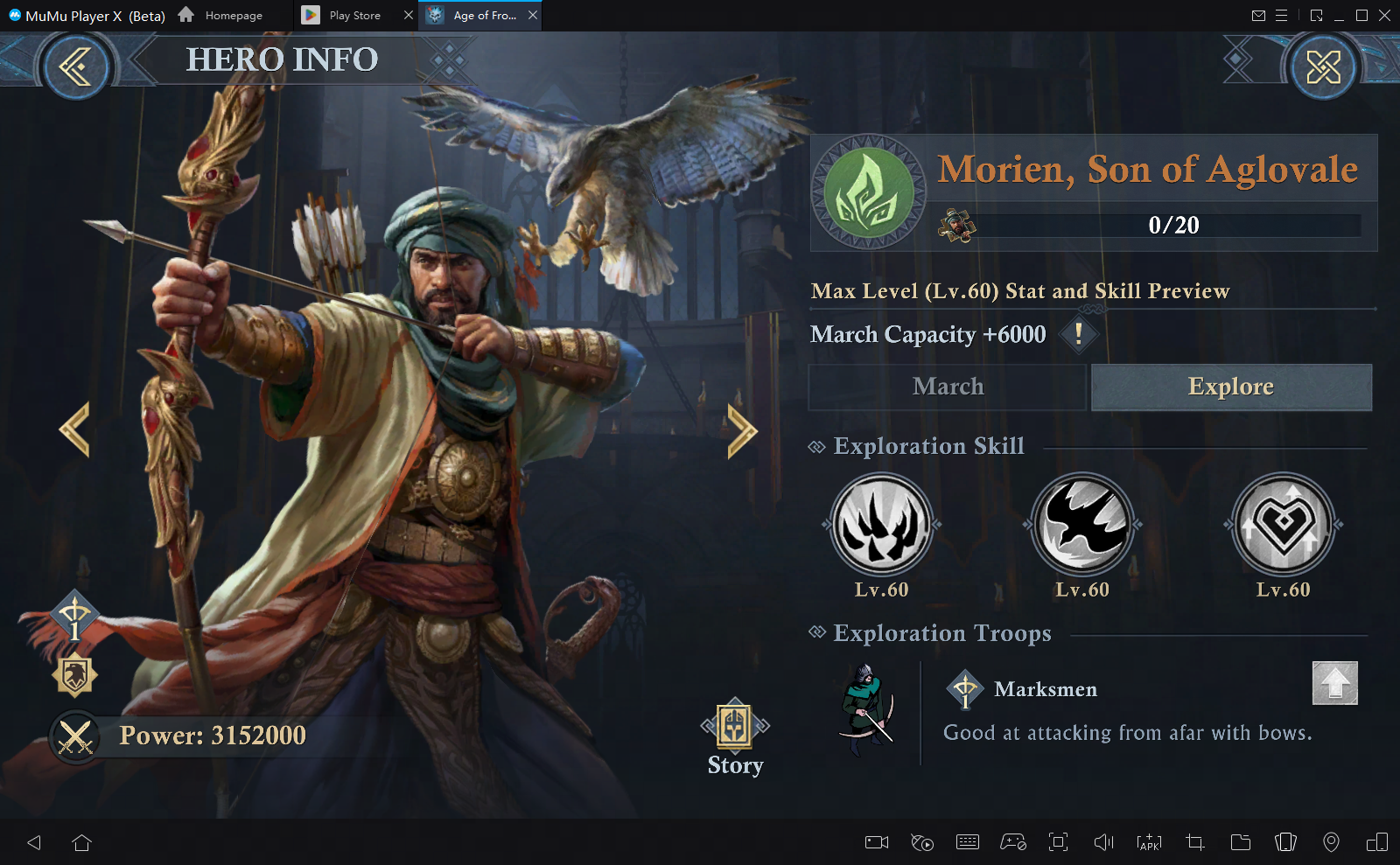This screenshot has height=865, width=1400.
Task: Open the bird-shaped Exploration Skill icon
Action: (x=1083, y=525)
